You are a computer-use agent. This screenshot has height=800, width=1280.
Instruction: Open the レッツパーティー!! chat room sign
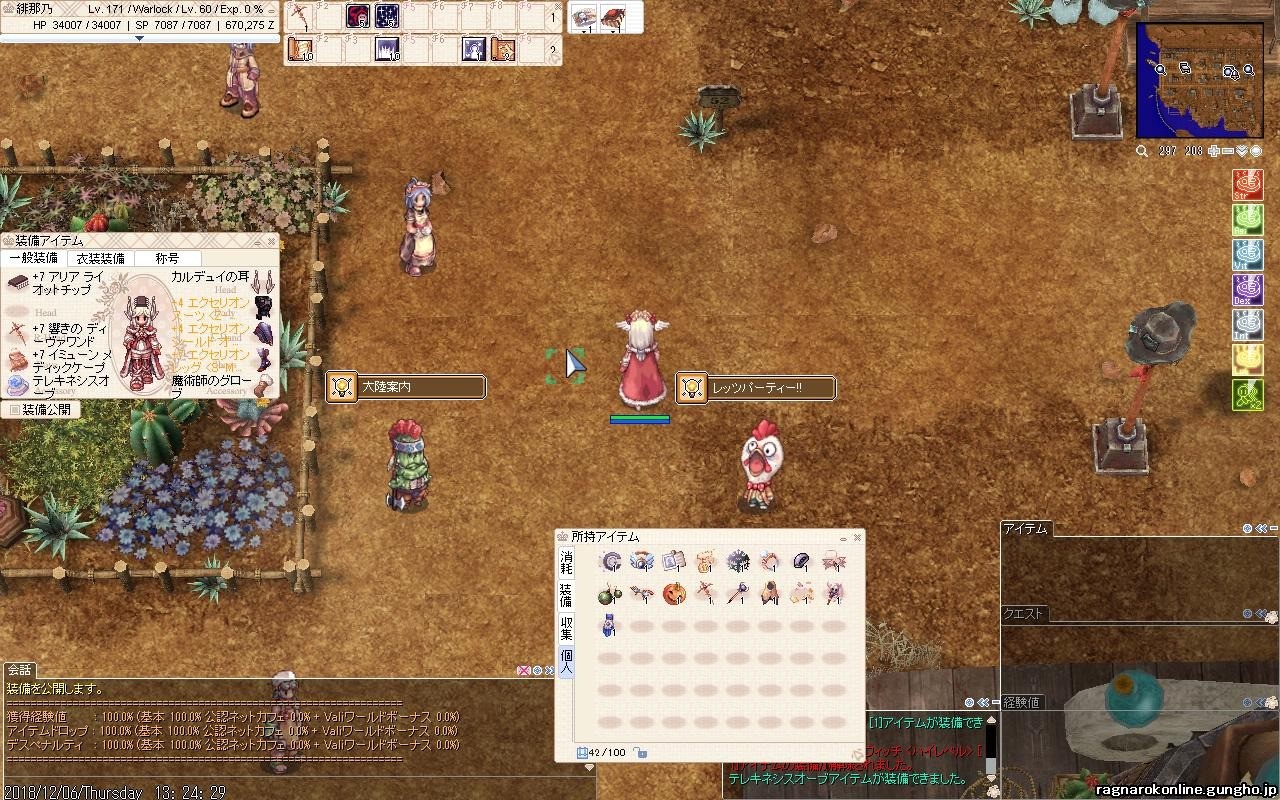(x=756, y=387)
